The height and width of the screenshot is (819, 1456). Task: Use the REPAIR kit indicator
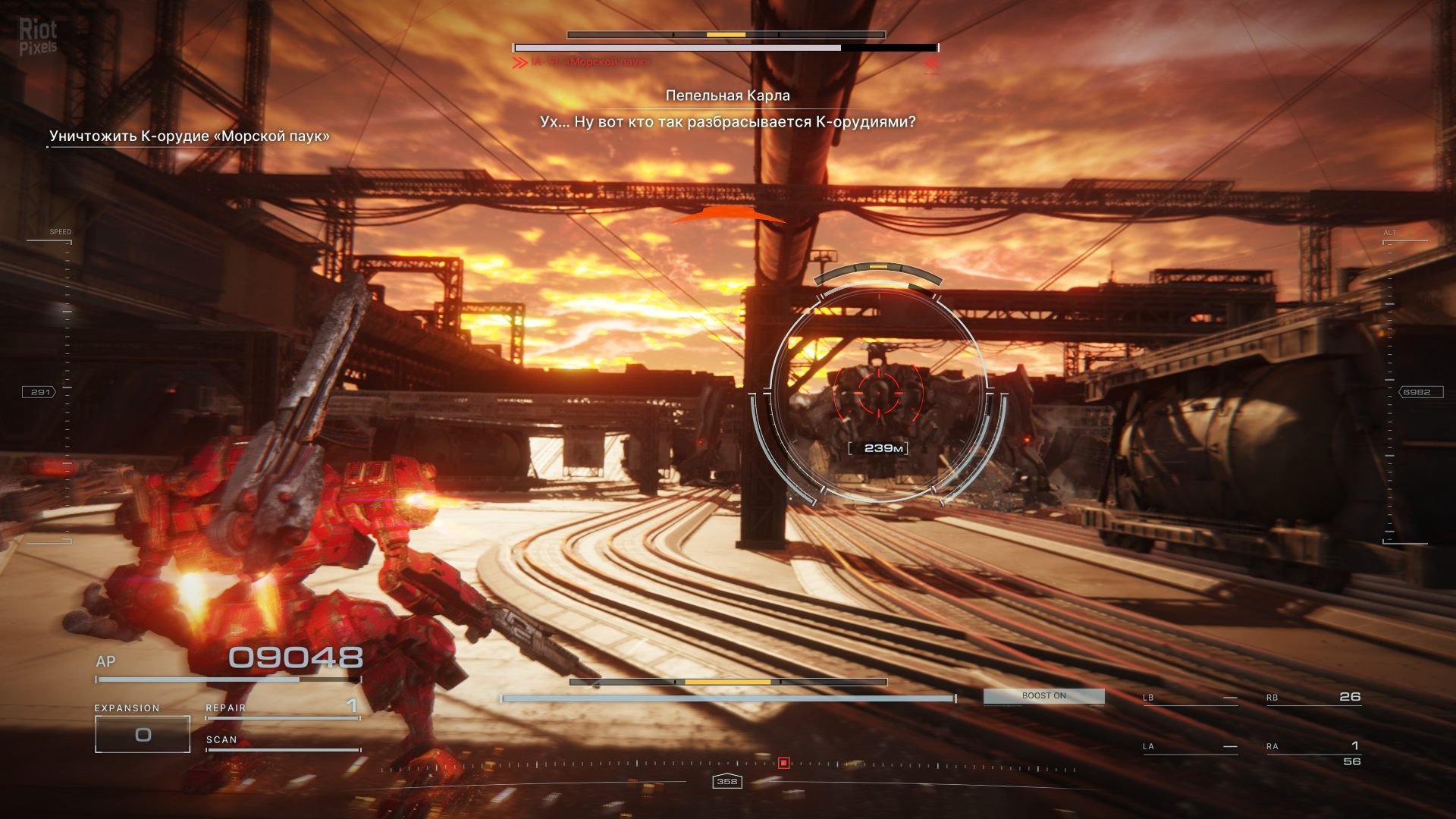point(282,708)
